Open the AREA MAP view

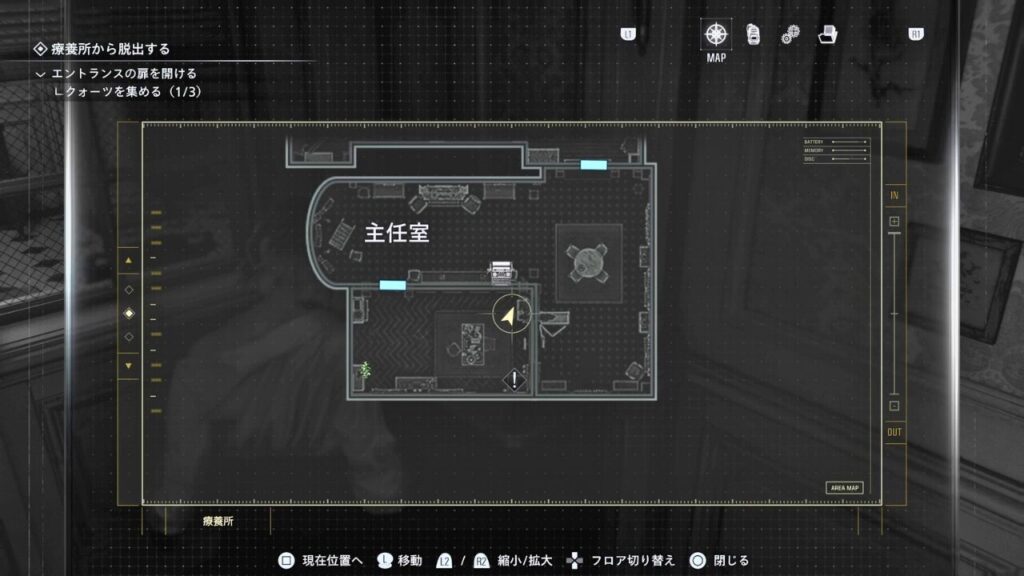point(844,488)
